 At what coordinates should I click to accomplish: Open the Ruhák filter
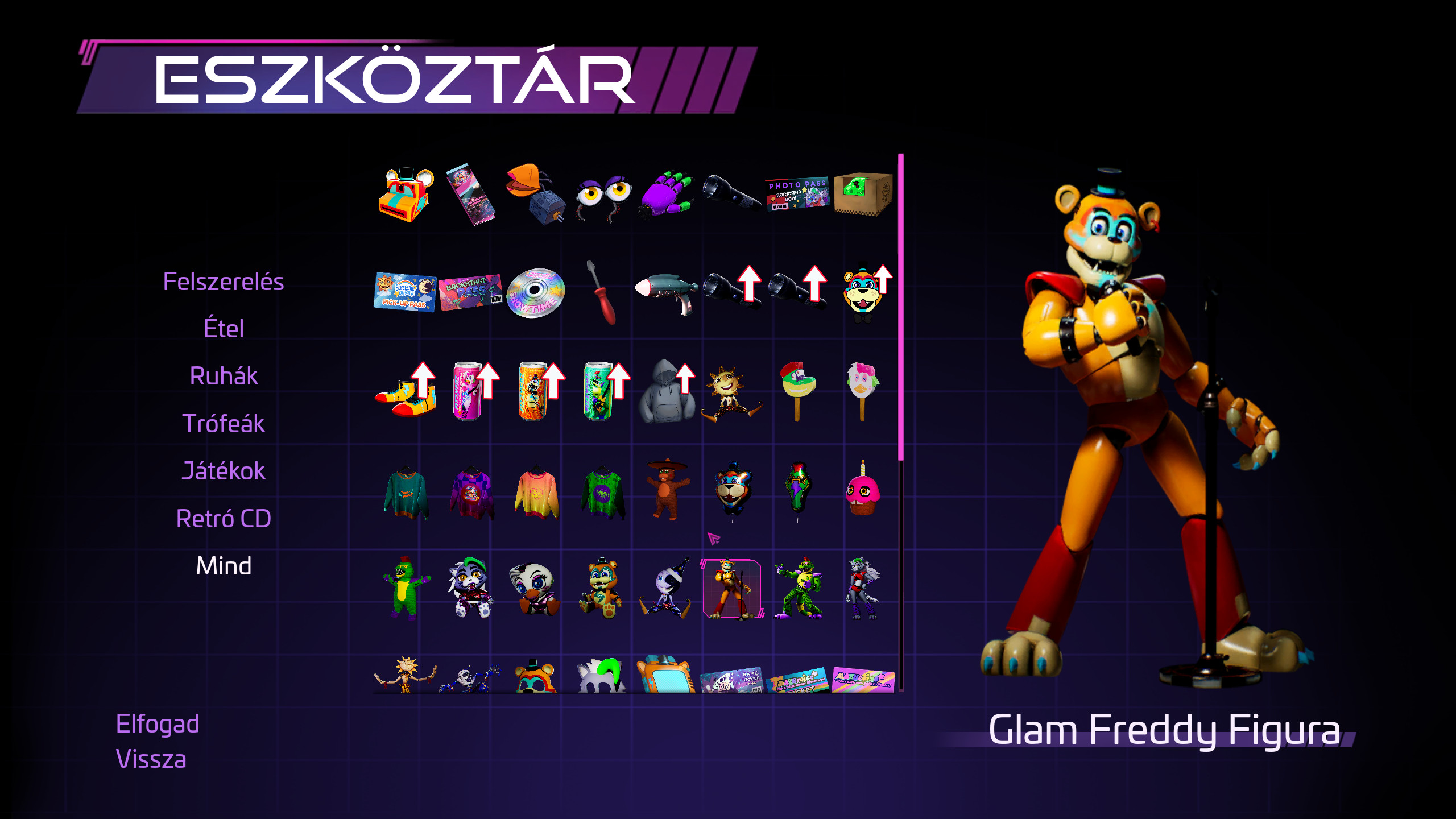[225, 375]
